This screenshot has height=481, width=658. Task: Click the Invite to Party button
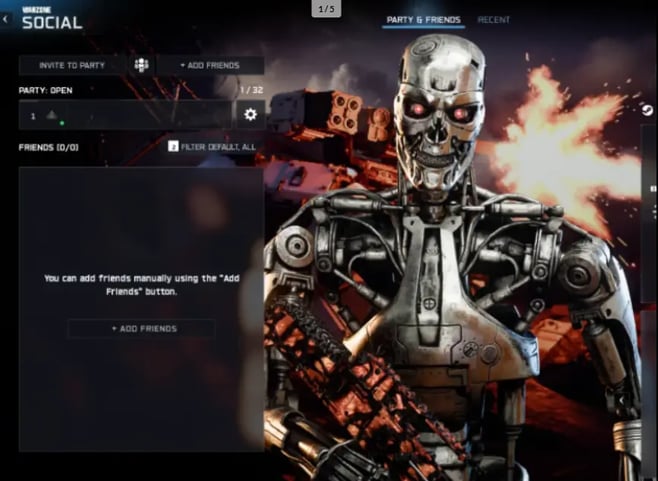72,65
